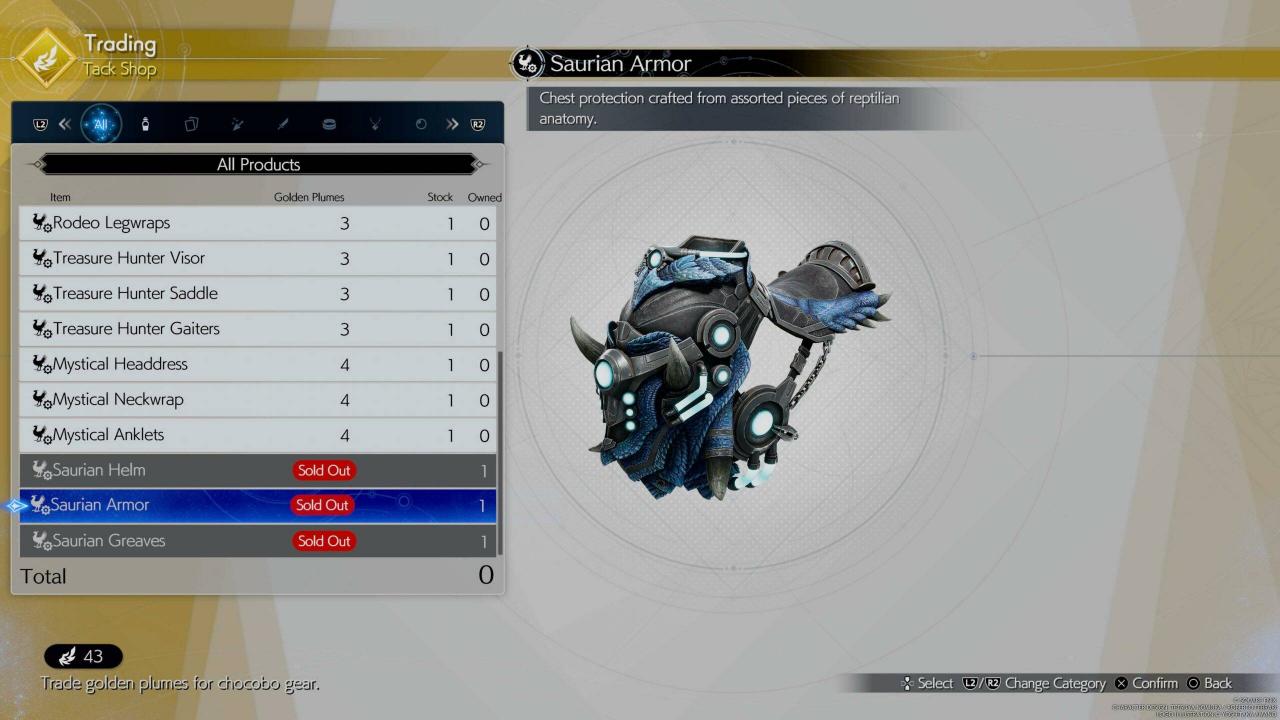The height and width of the screenshot is (720, 1280).
Task: Switch to the orb materia category
Action: point(421,125)
